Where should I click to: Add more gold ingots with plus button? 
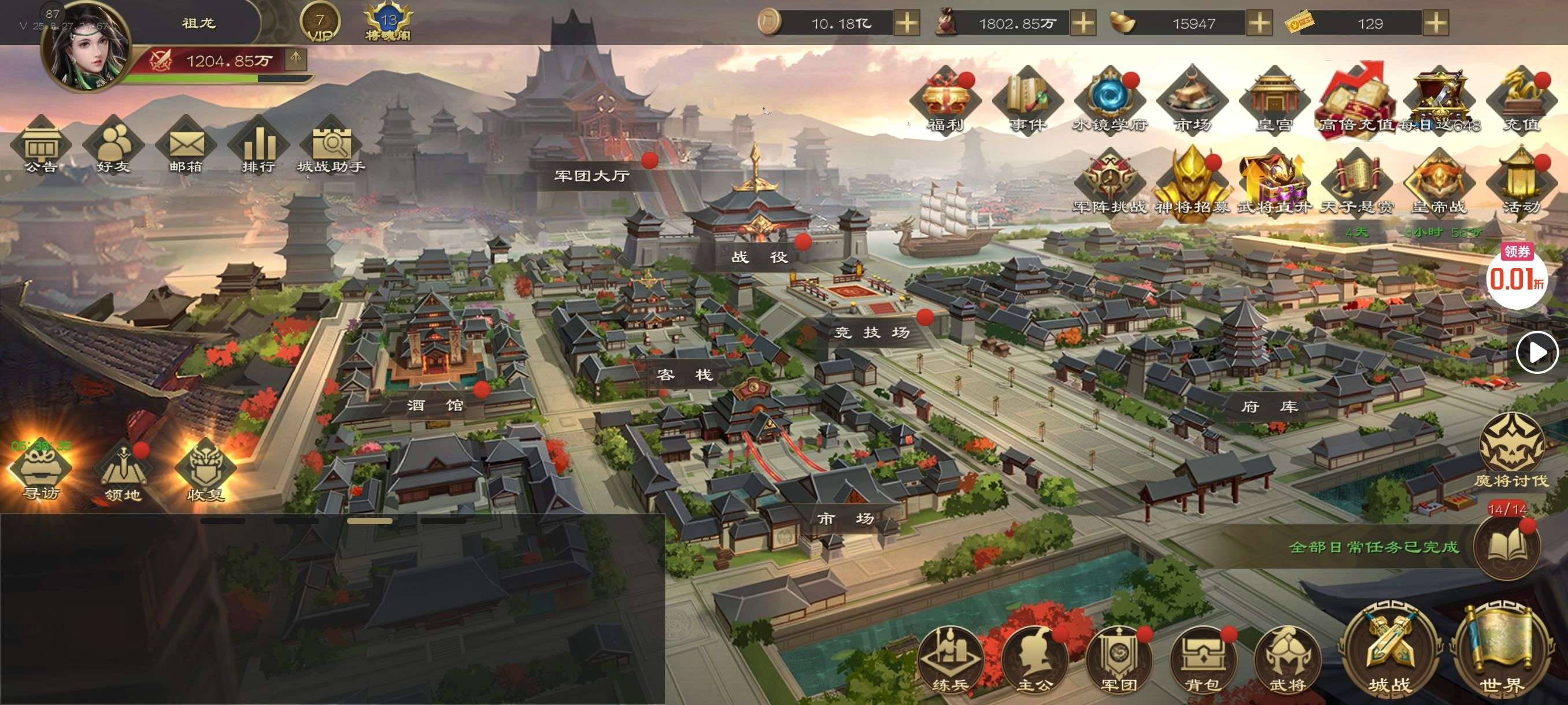[1259, 24]
